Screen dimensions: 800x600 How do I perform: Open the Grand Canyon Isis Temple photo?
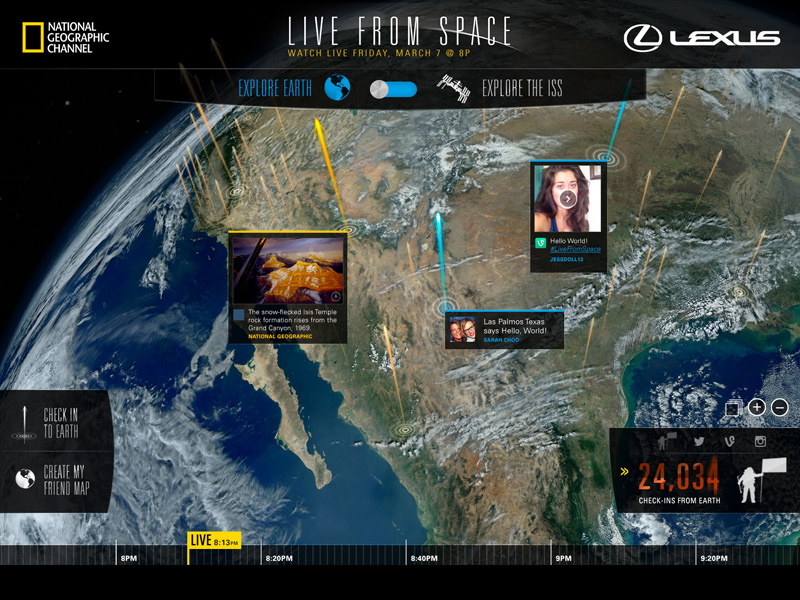pos(288,270)
